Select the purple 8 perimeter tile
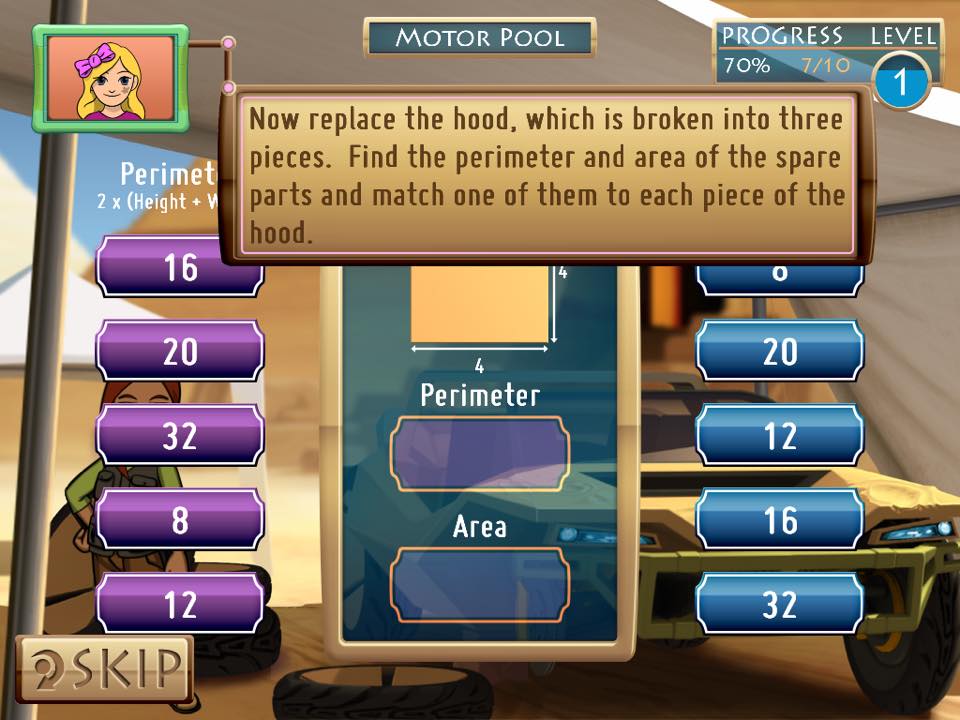This screenshot has height=720, width=960. pos(180,520)
